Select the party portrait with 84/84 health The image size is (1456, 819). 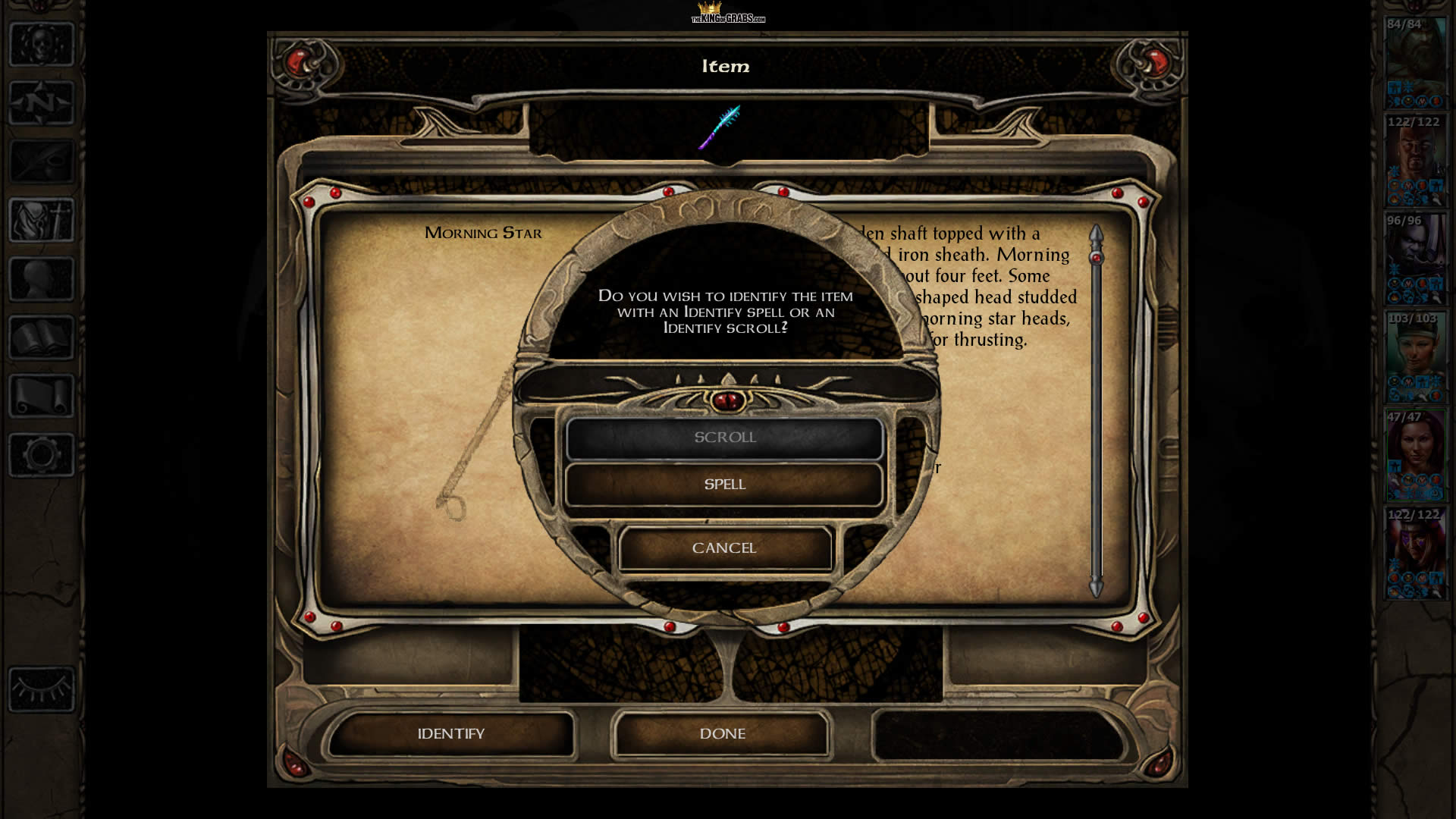point(1415,62)
